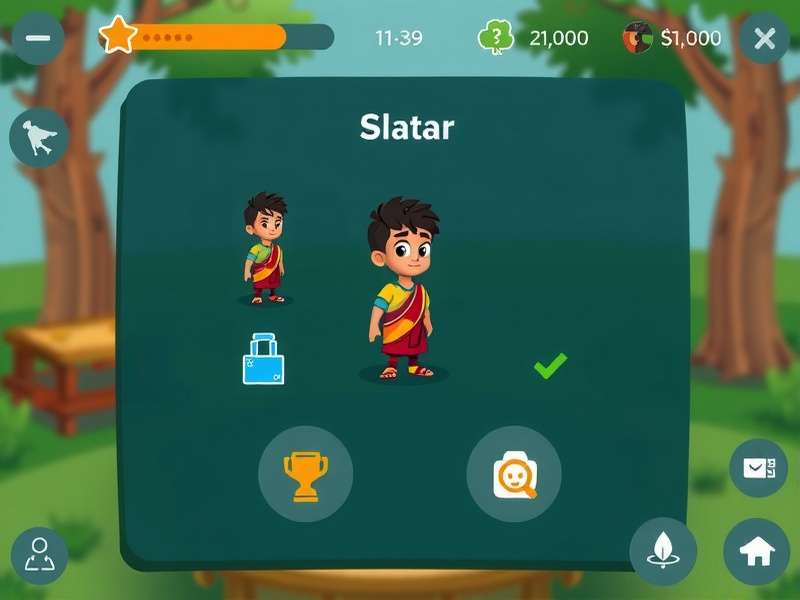This screenshot has height=600, width=800.
Task: Click the $1,000 coin icon
Action: tap(638, 38)
